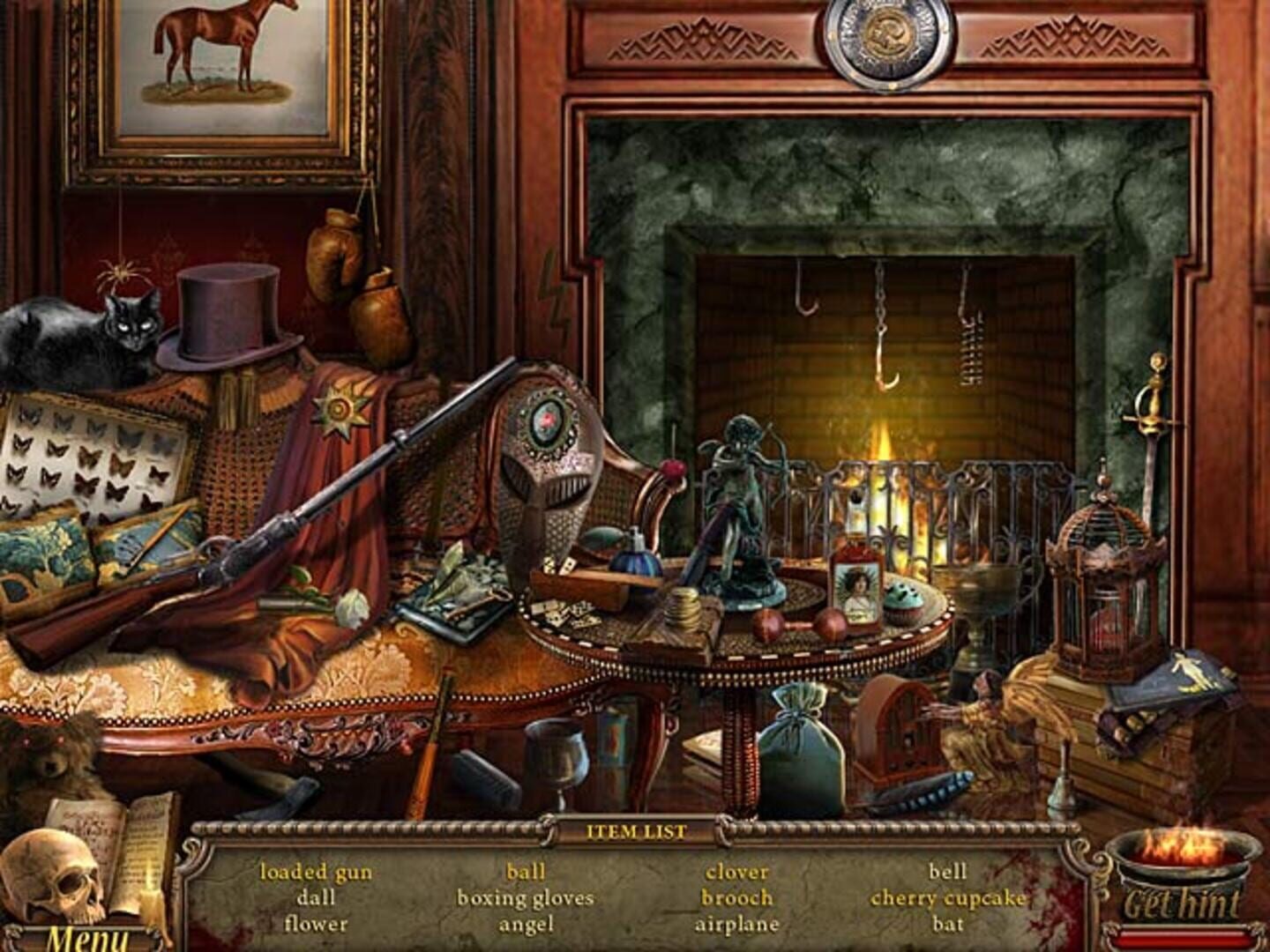
Task: Select 'airplane' in the item list
Action: pyautogui.click(x=737, y=926)
